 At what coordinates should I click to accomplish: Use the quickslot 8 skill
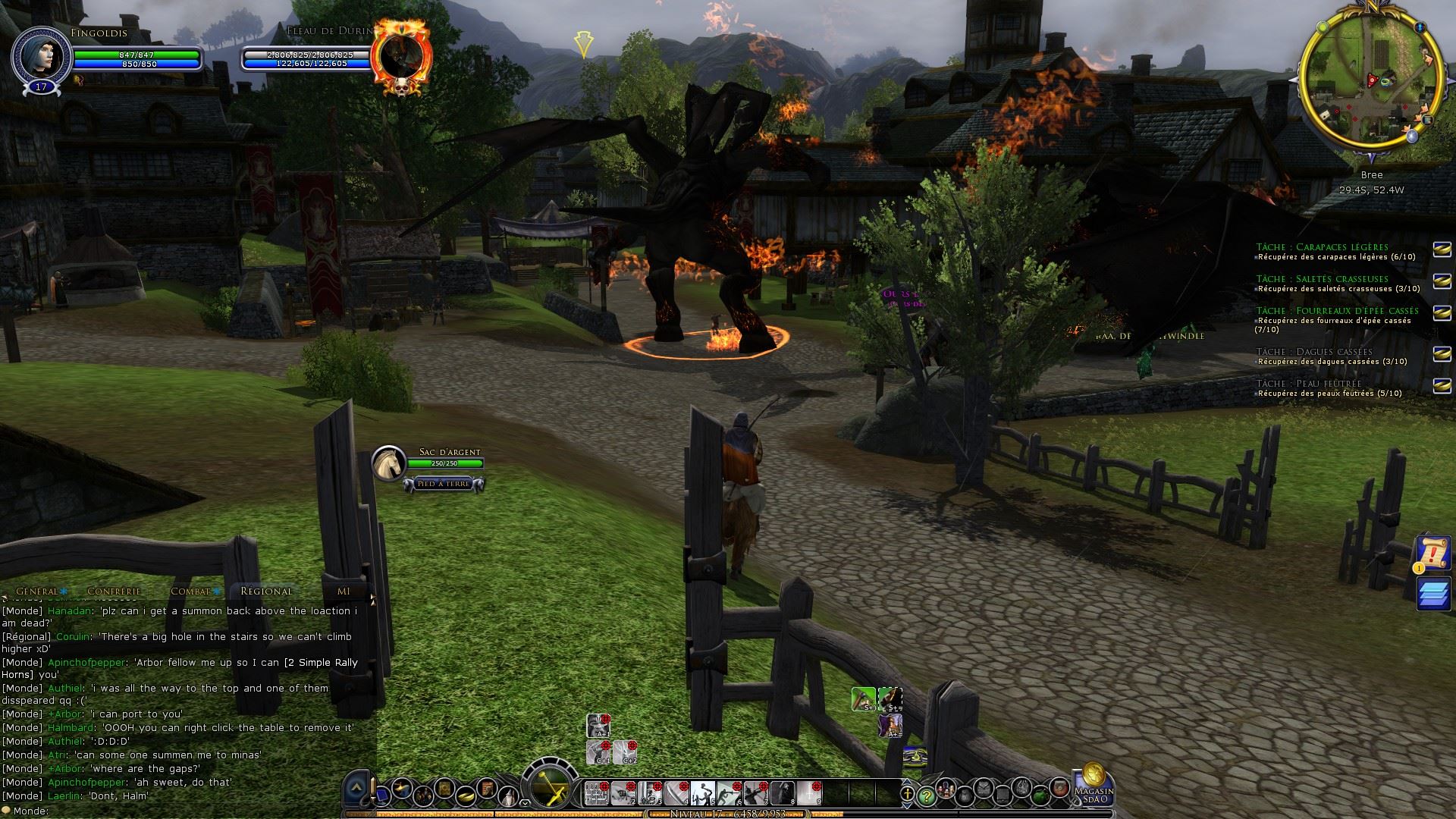783,793
